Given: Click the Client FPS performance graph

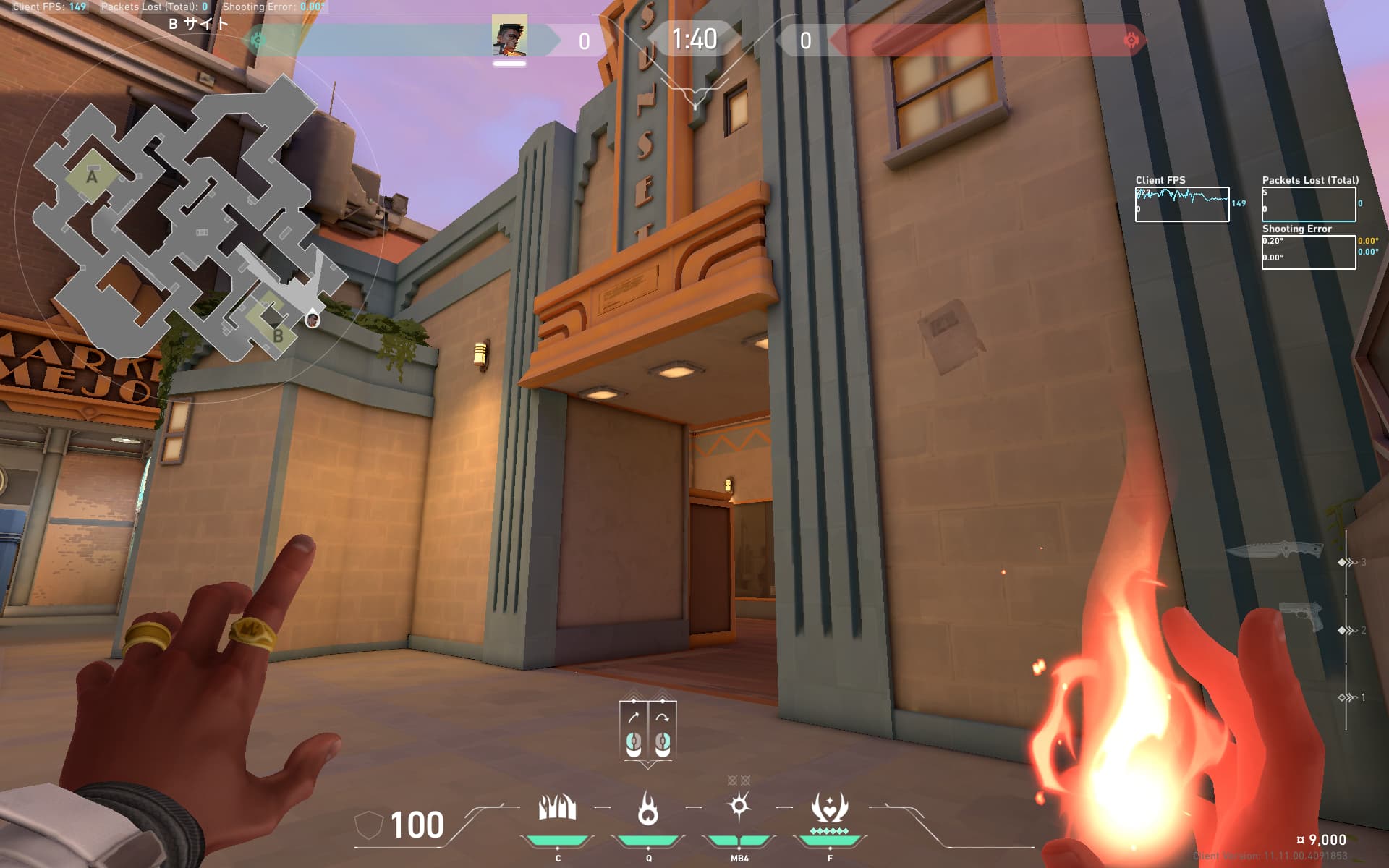Looking at the screenshot, I should (x=1181, y=204).
